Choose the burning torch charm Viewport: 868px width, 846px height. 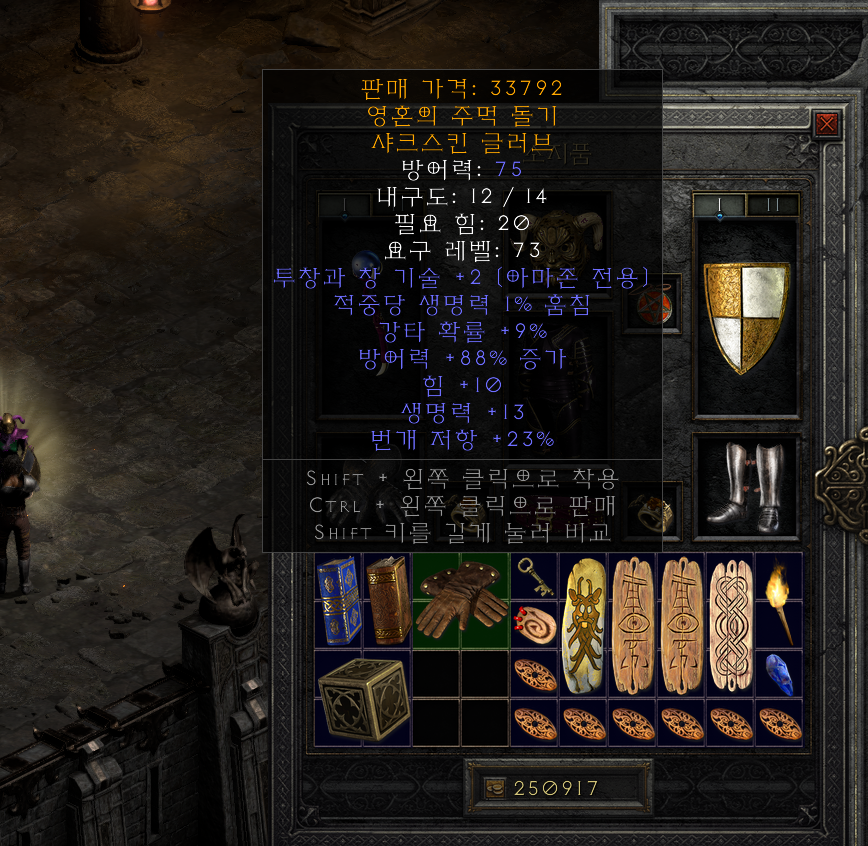[780, 600]
